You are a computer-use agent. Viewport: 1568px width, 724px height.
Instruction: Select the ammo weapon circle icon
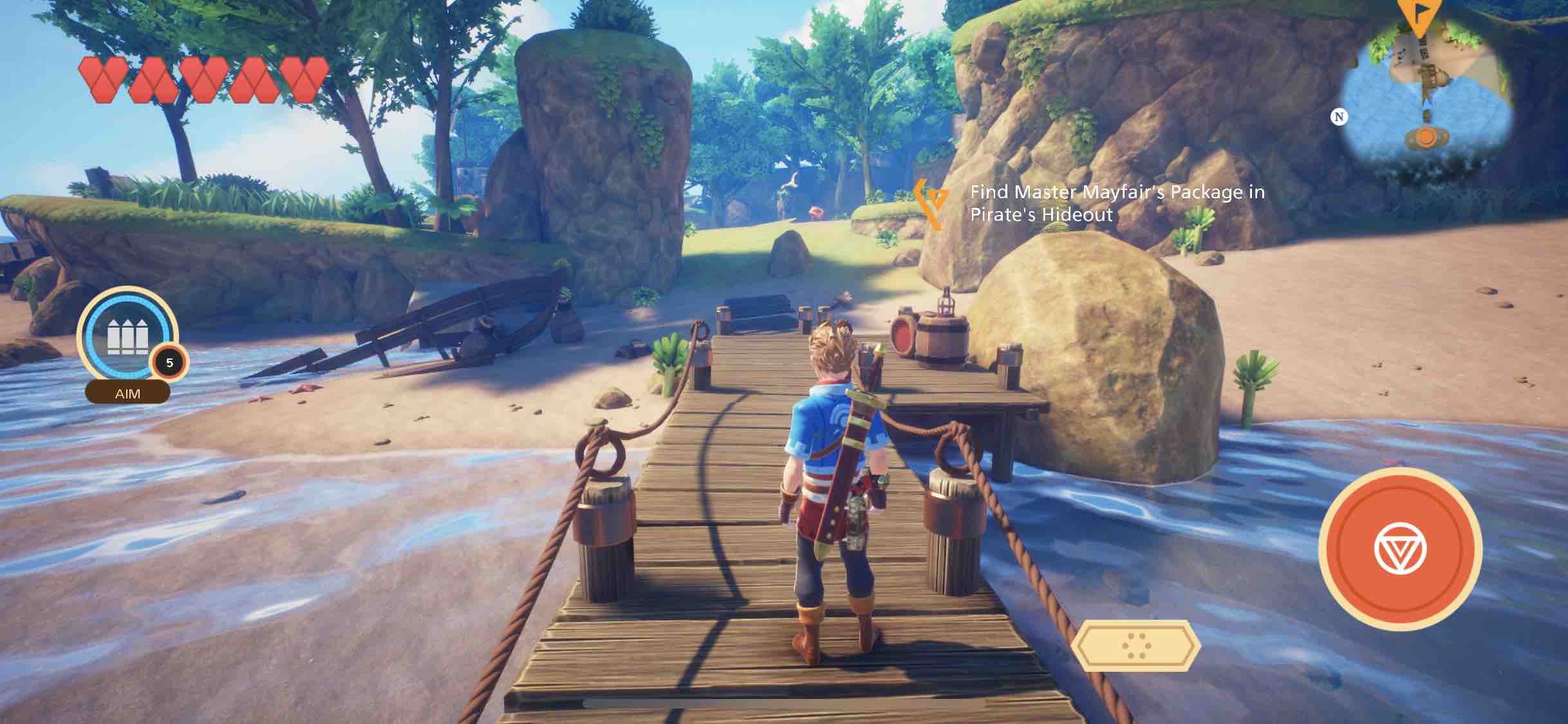(127, 336)
